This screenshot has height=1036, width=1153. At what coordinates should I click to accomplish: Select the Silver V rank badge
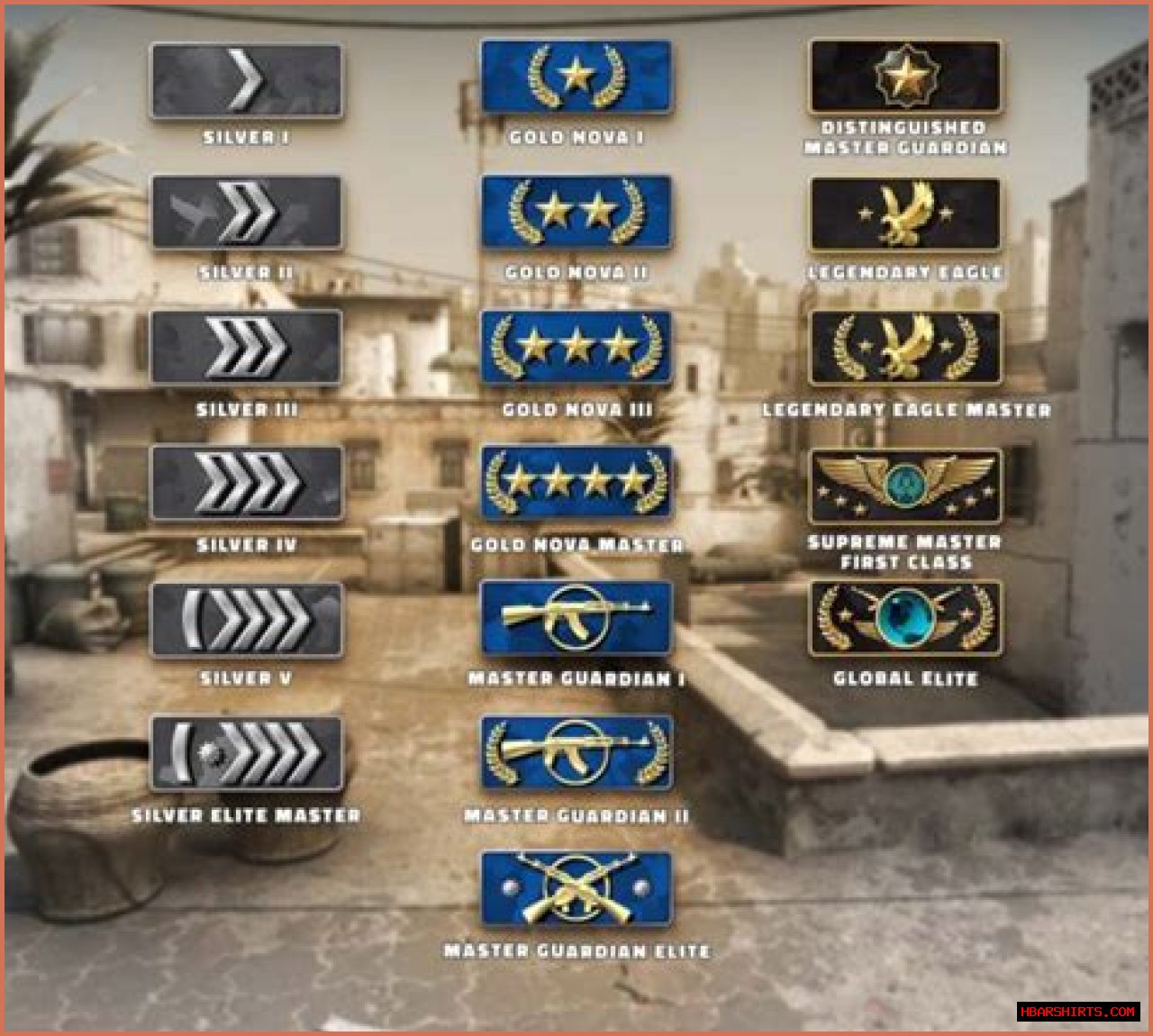tap(246, 620)
